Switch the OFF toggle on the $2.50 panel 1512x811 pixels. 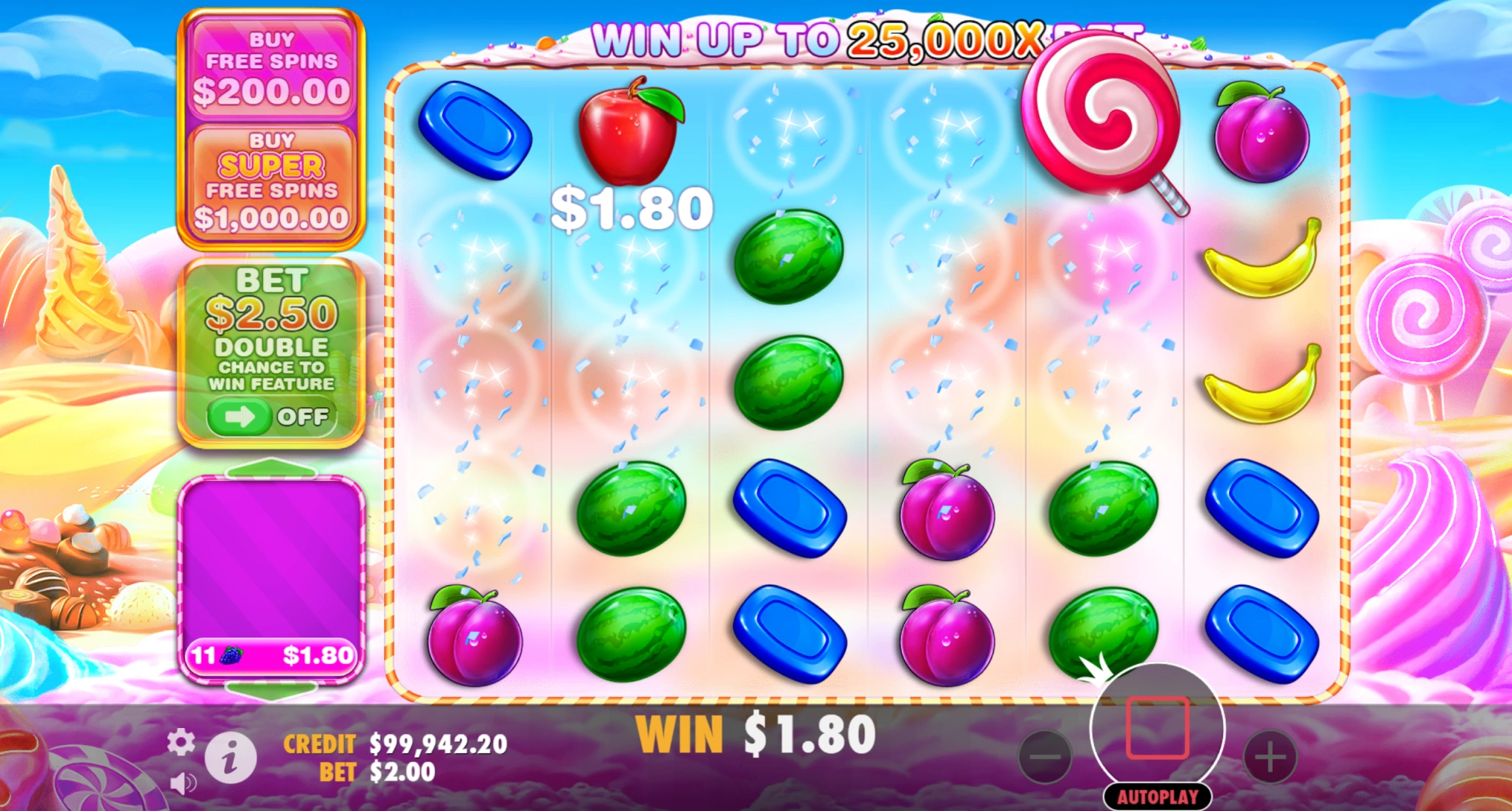click(x=273, y=417)
